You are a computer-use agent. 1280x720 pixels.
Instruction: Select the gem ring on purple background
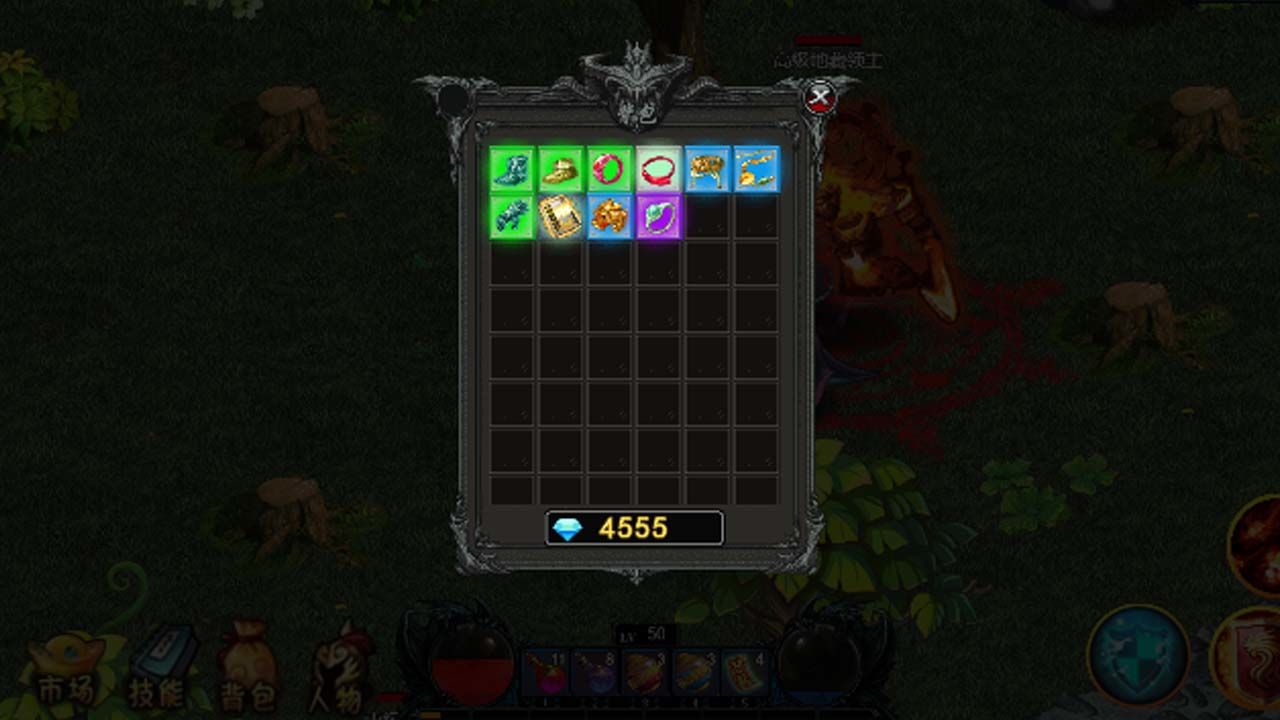click(658, 217)
